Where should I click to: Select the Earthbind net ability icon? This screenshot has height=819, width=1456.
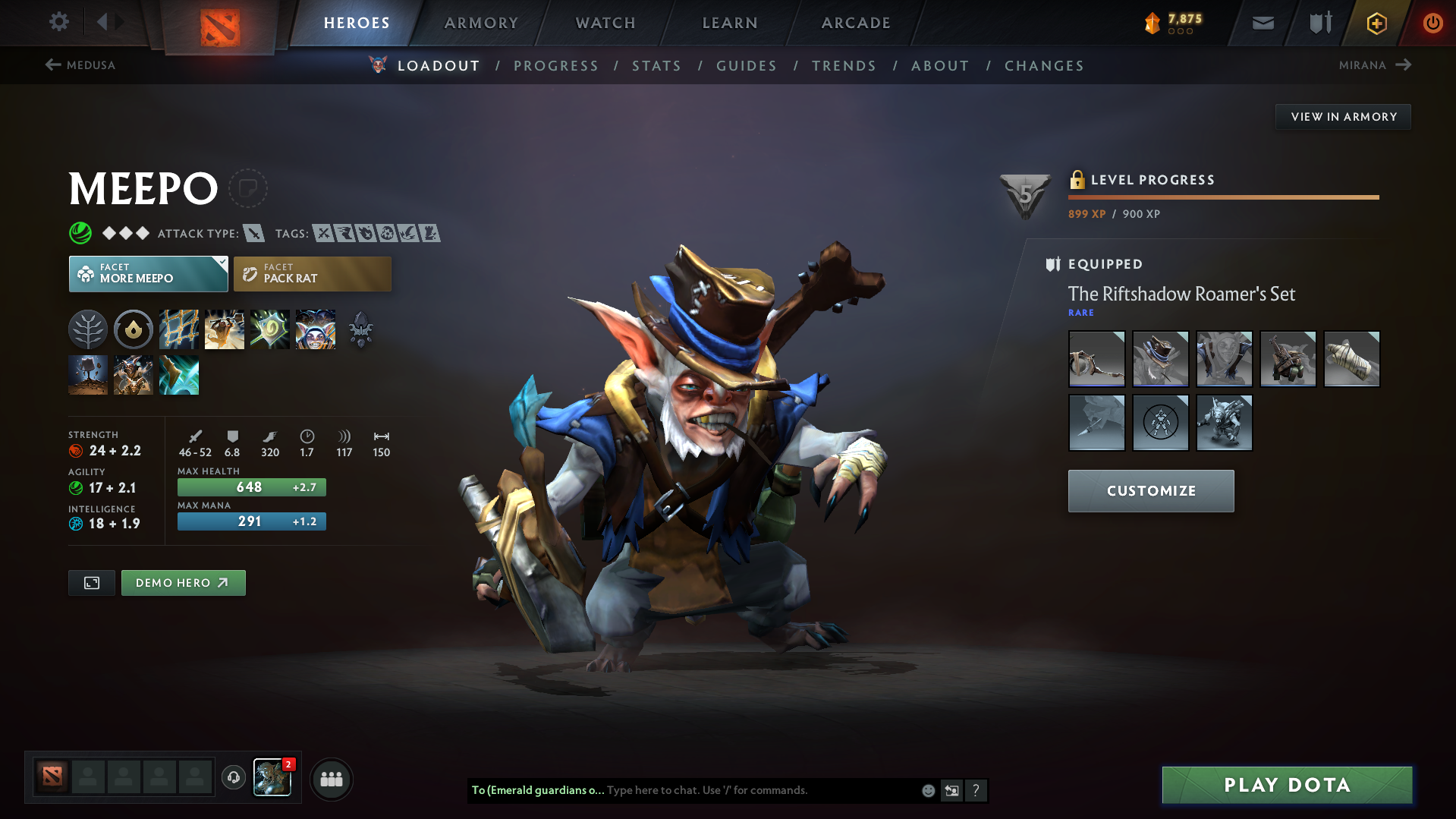(x=179, y=329)
